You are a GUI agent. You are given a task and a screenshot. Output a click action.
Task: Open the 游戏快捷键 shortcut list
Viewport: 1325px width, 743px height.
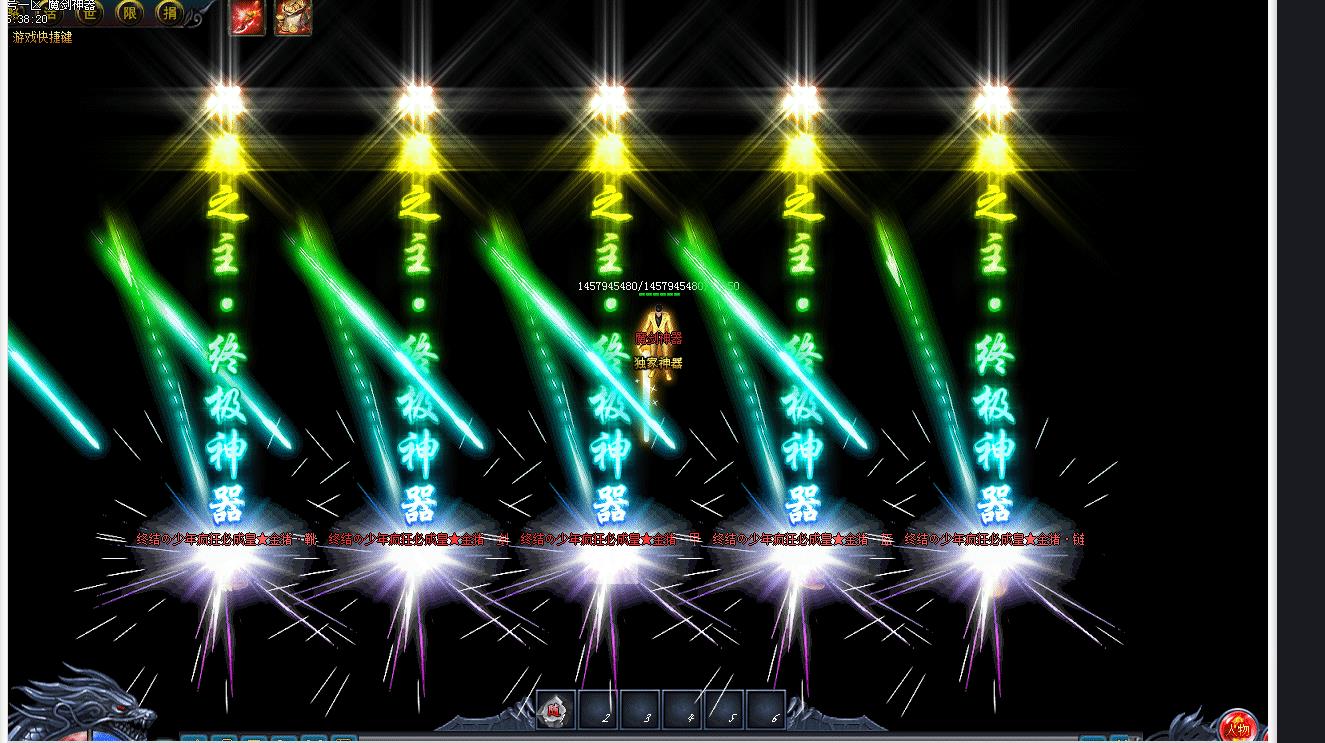[x=42, y=38]
